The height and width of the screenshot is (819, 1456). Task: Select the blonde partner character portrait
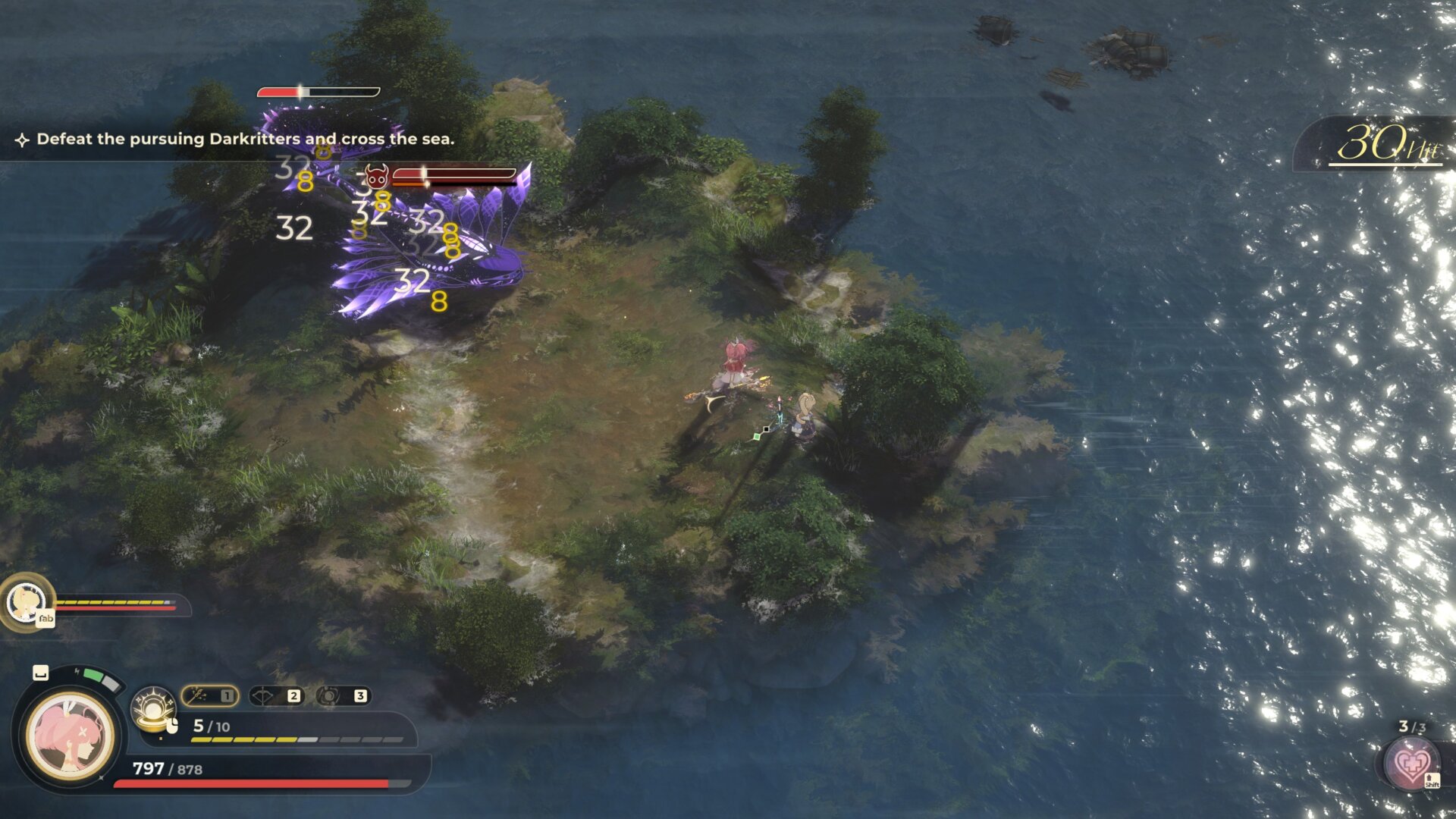coord(26,602)
